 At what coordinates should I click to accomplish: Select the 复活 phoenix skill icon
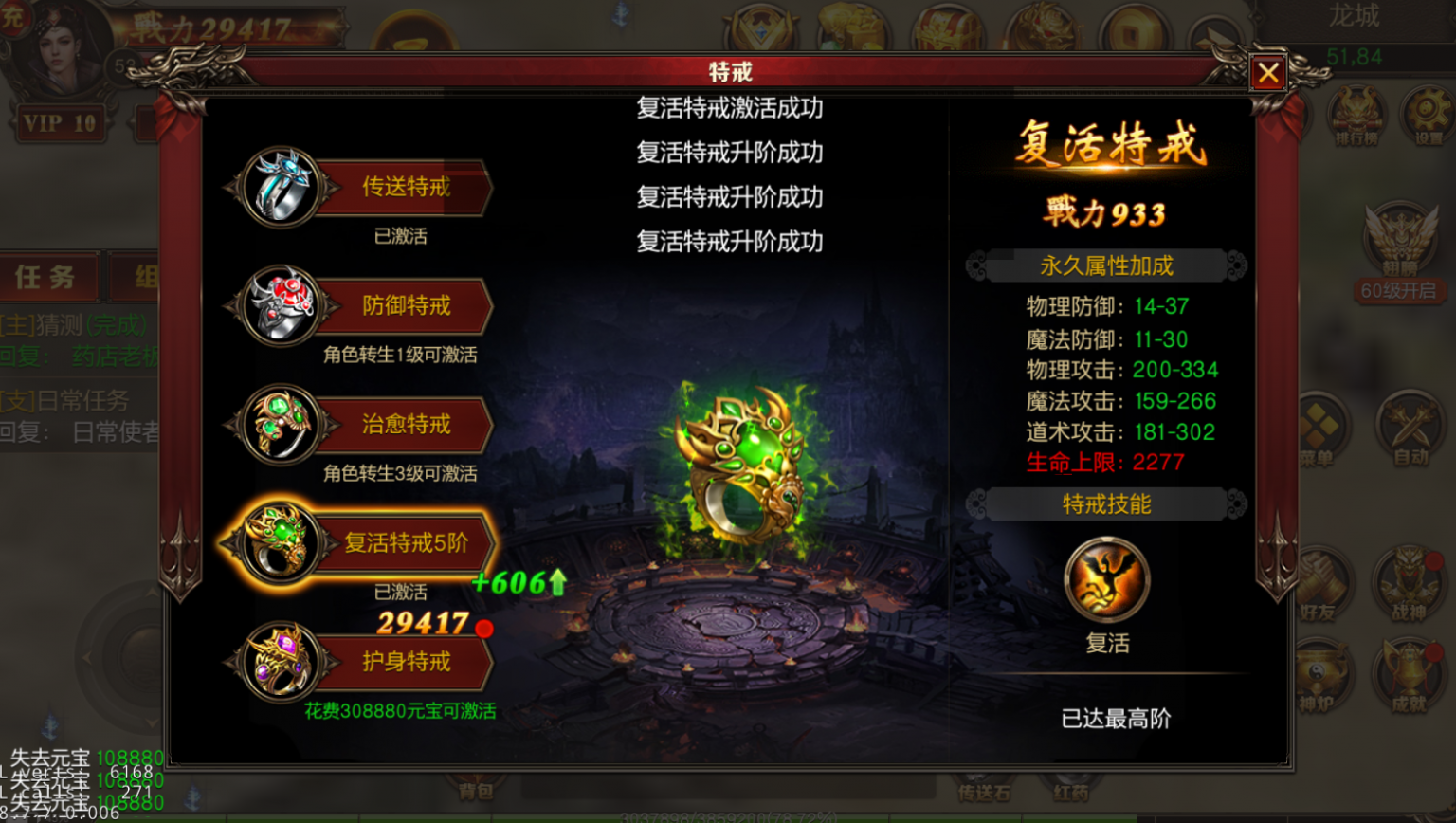click(1107, 578)
